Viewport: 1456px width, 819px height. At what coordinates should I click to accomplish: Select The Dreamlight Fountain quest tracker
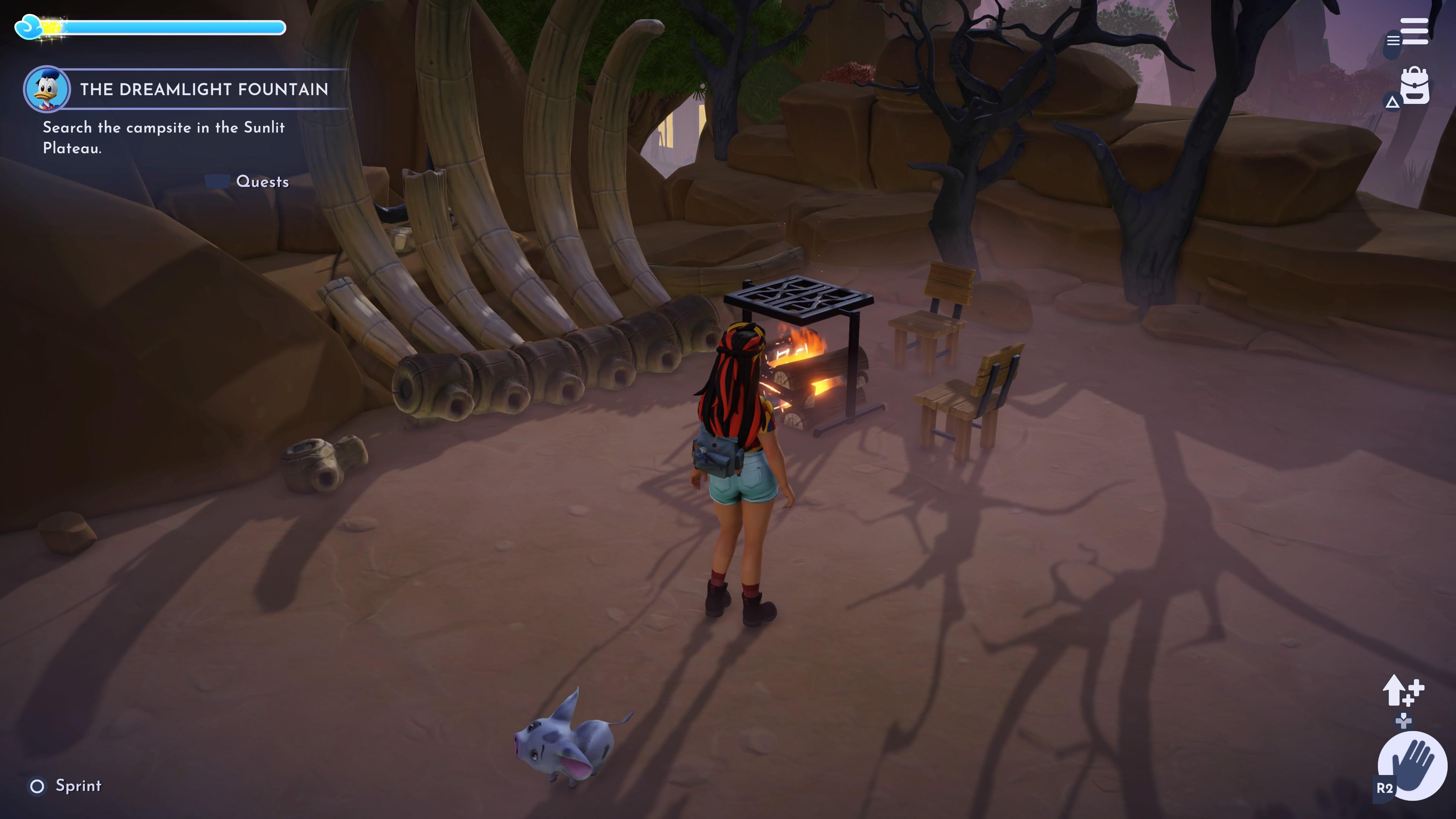204,89
